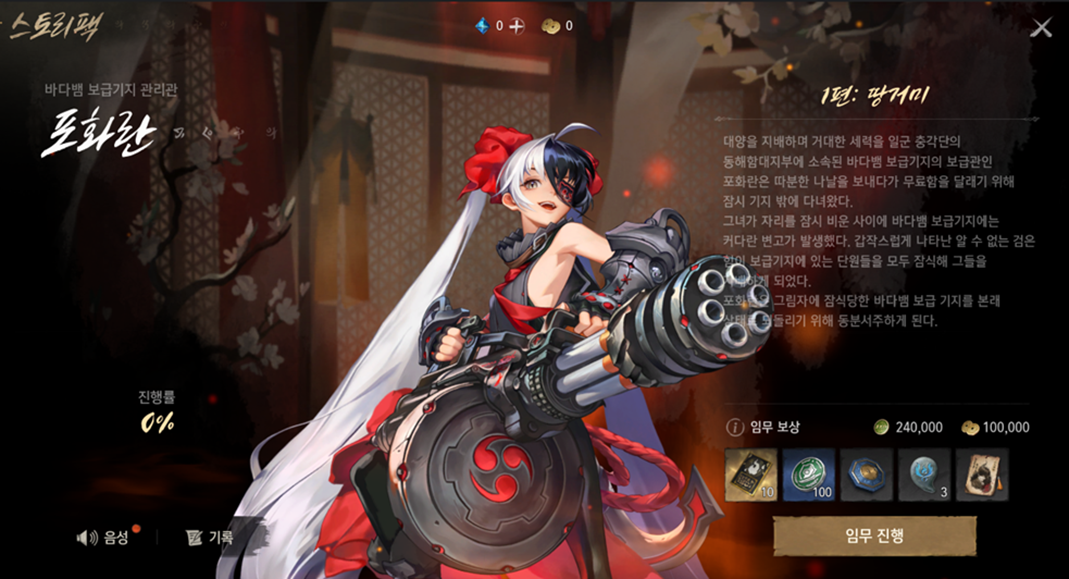Add blue gems with the plus button
This screenshot has width=1069, height=579.
coord(517,26)
